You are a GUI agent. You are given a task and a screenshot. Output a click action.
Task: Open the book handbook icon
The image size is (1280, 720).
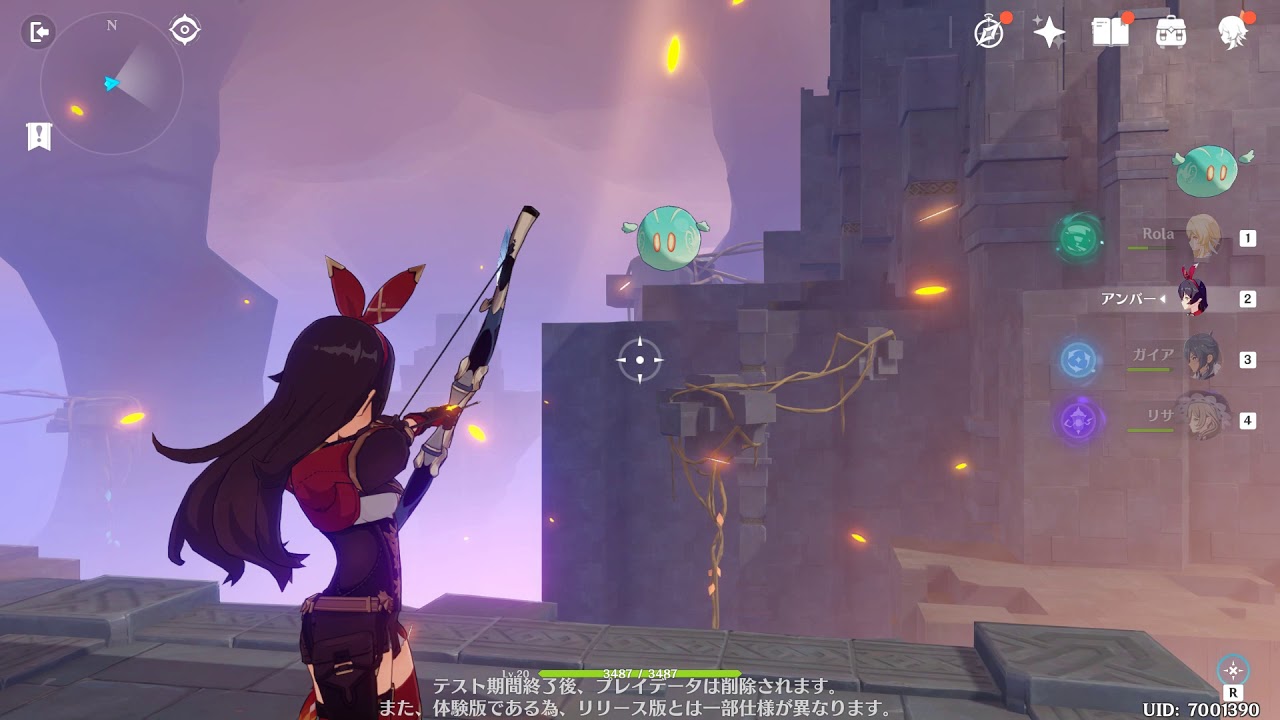point(1110,32)
